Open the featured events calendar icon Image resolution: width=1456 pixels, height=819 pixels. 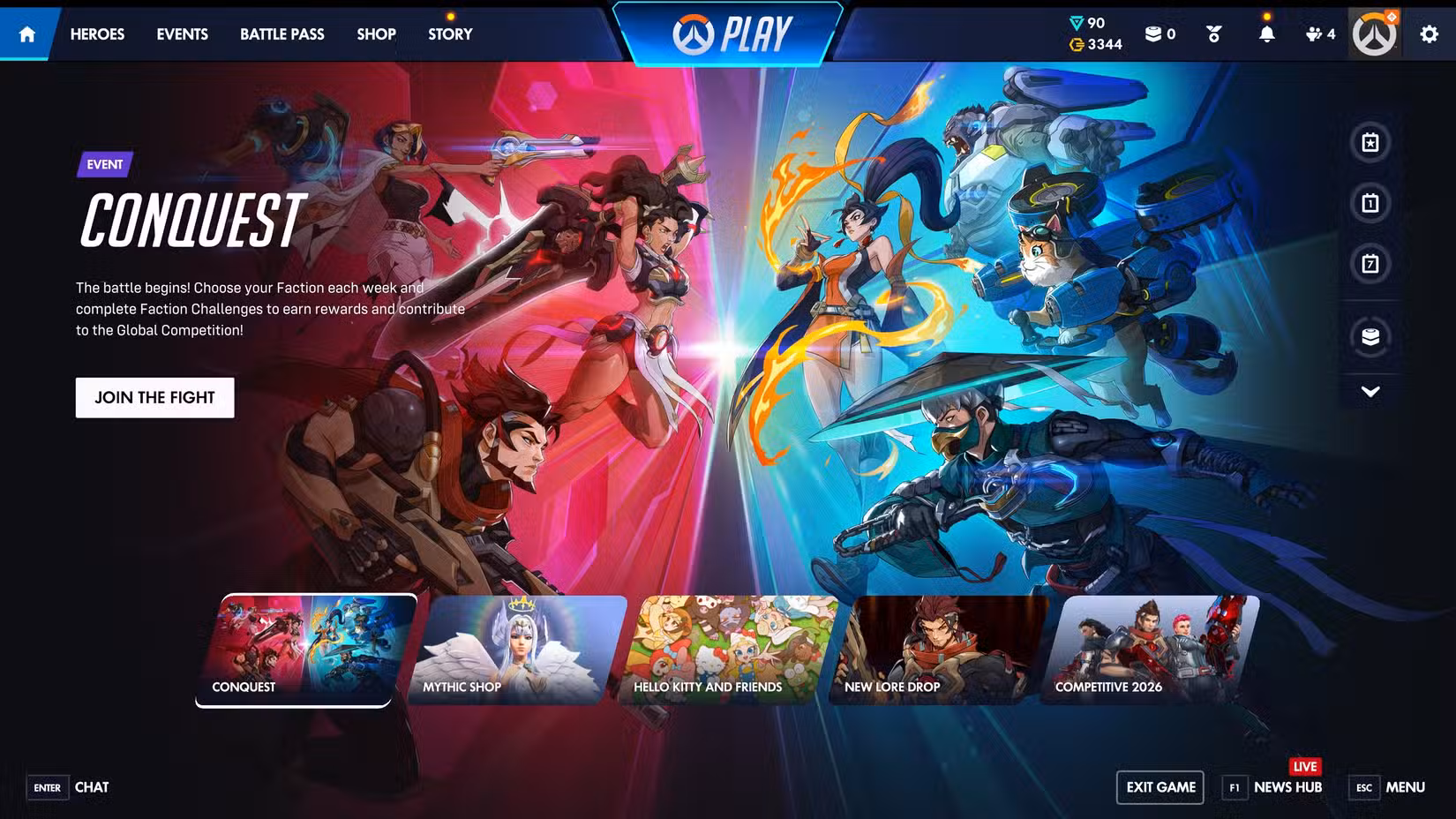tap(1370, 143)
